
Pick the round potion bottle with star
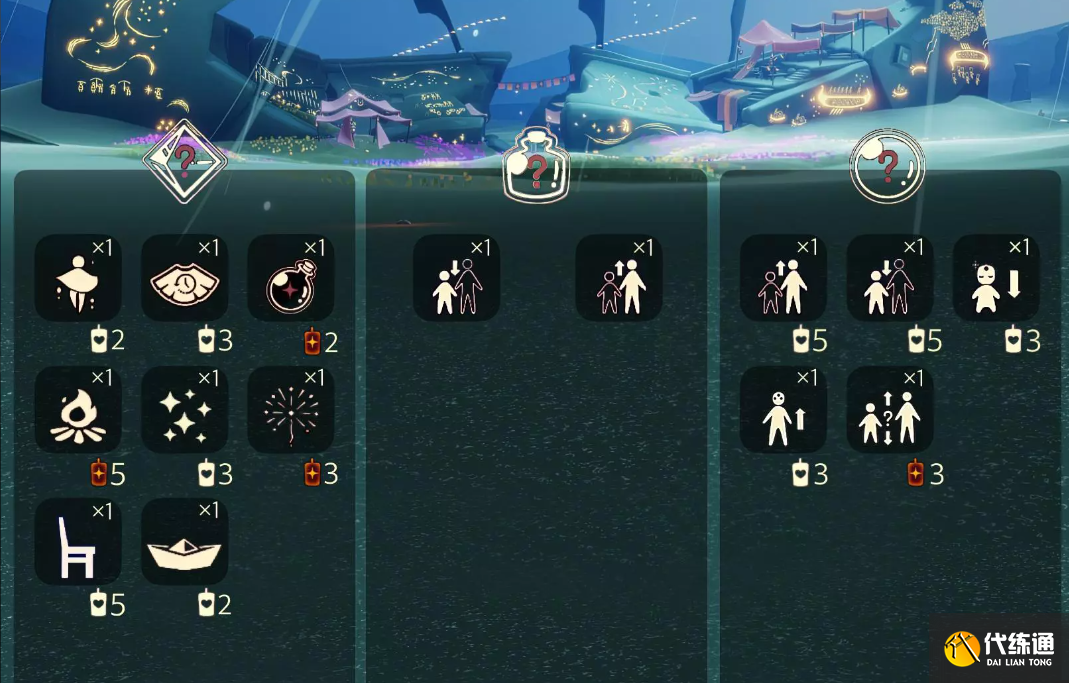[x=290, y=278]
